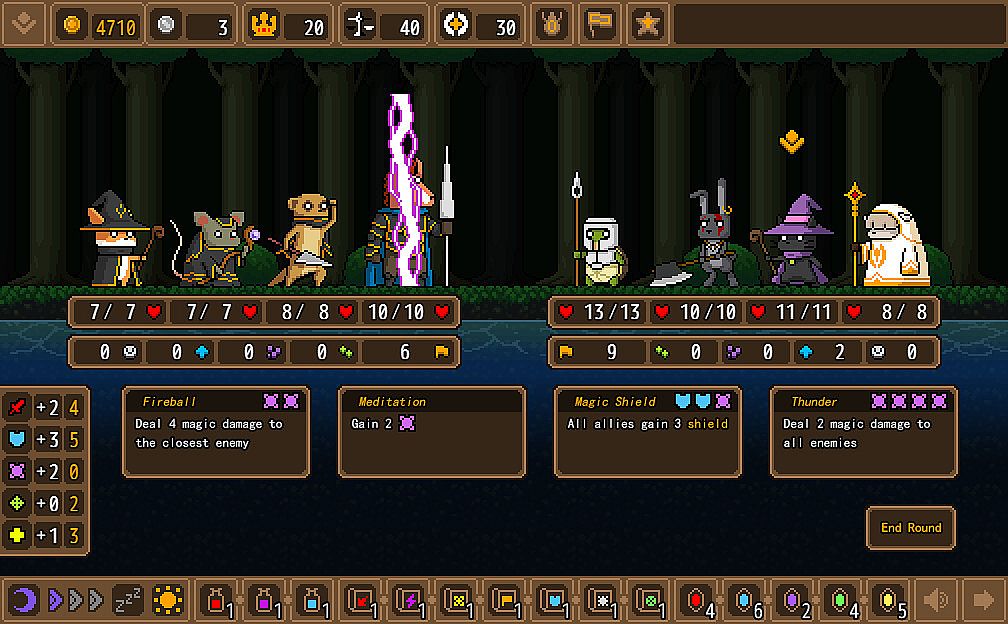1008x624 pixels.
Task: Choose the Magic Shield skill card
Action: coord(648,432)
